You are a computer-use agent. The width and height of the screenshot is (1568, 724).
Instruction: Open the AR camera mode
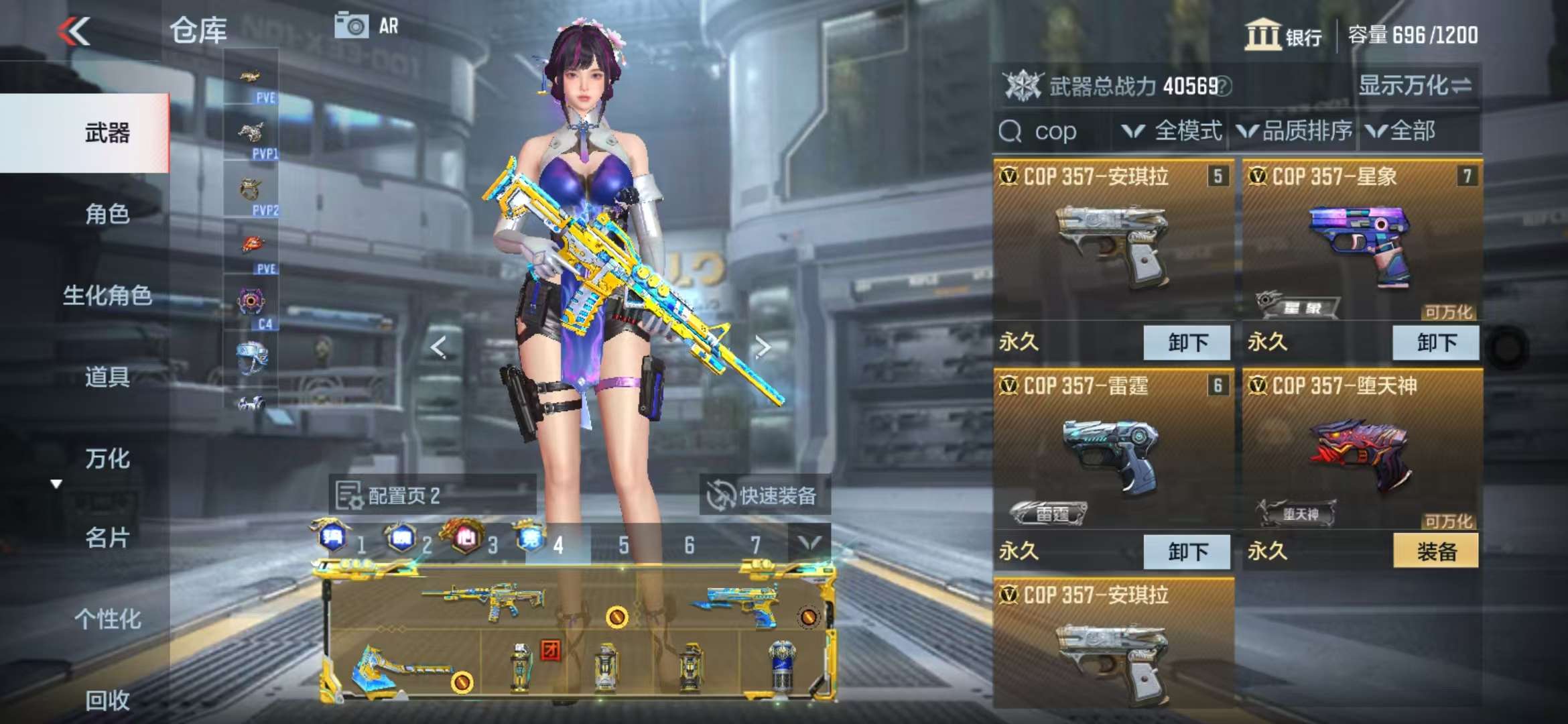pos(367,26)
